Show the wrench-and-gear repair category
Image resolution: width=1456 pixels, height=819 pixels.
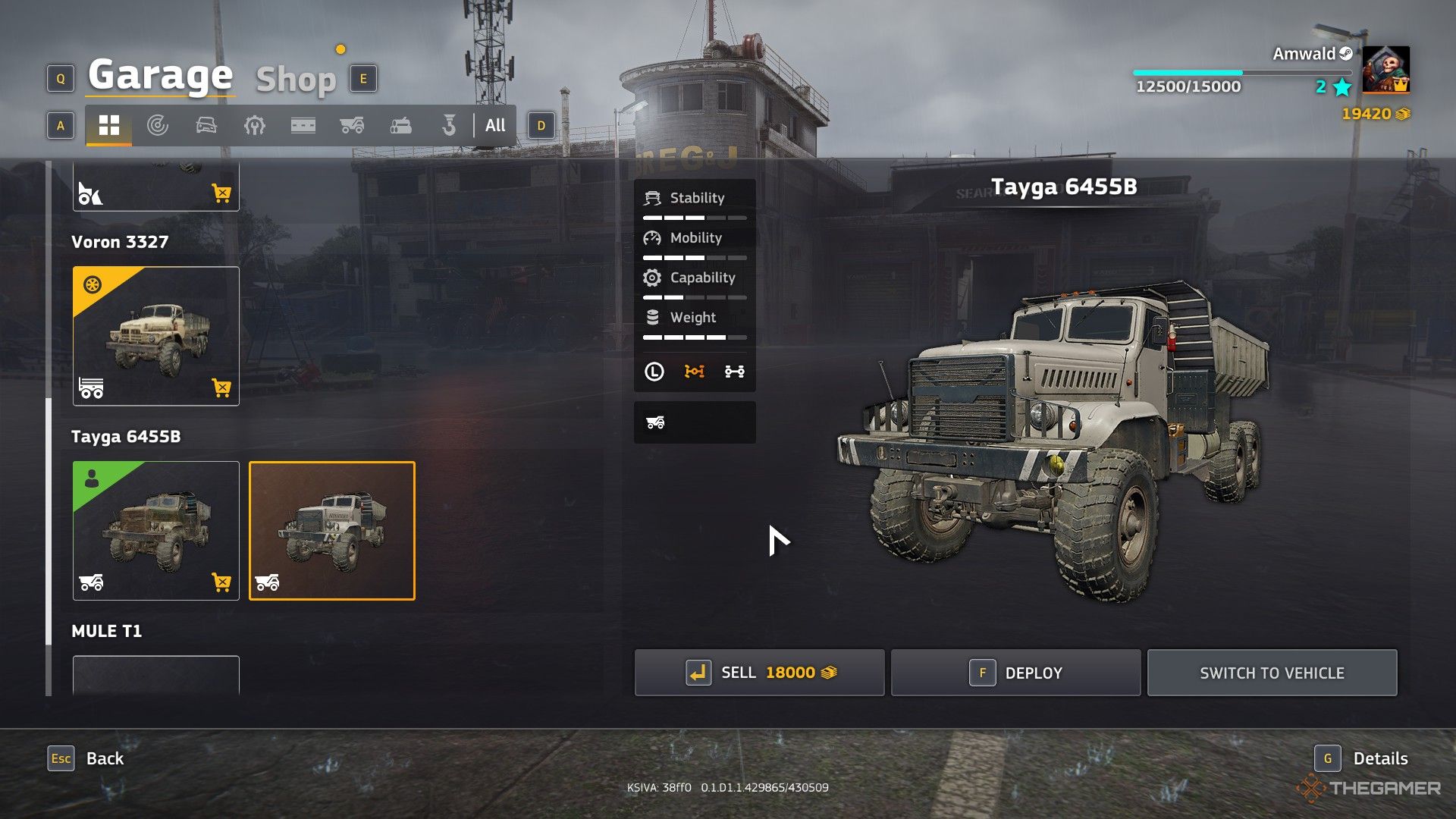click(x=255, y=125)
